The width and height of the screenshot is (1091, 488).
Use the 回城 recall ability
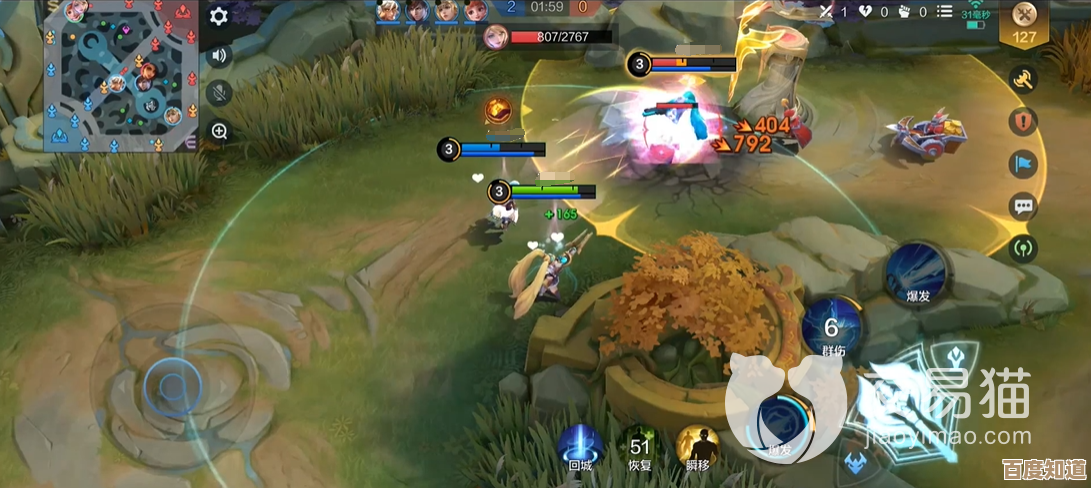(x=580, y=446)
